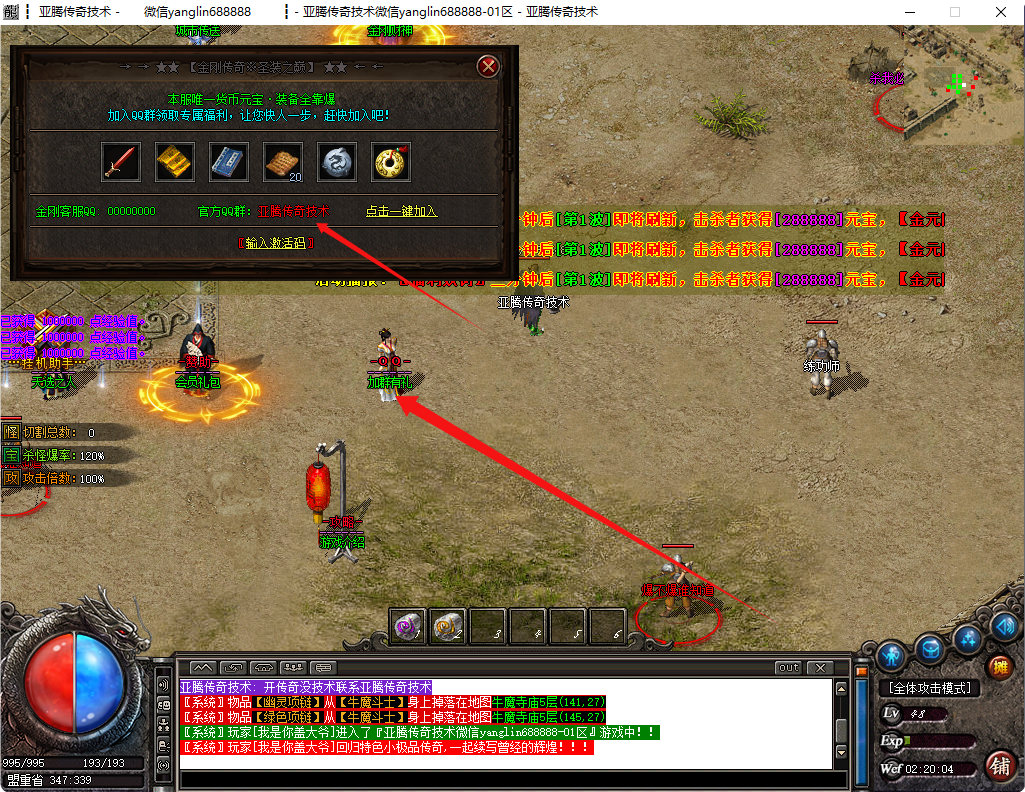Use the orange scroll in hotbar slot 2
The image size is (1025, 792).
(447, 626)
